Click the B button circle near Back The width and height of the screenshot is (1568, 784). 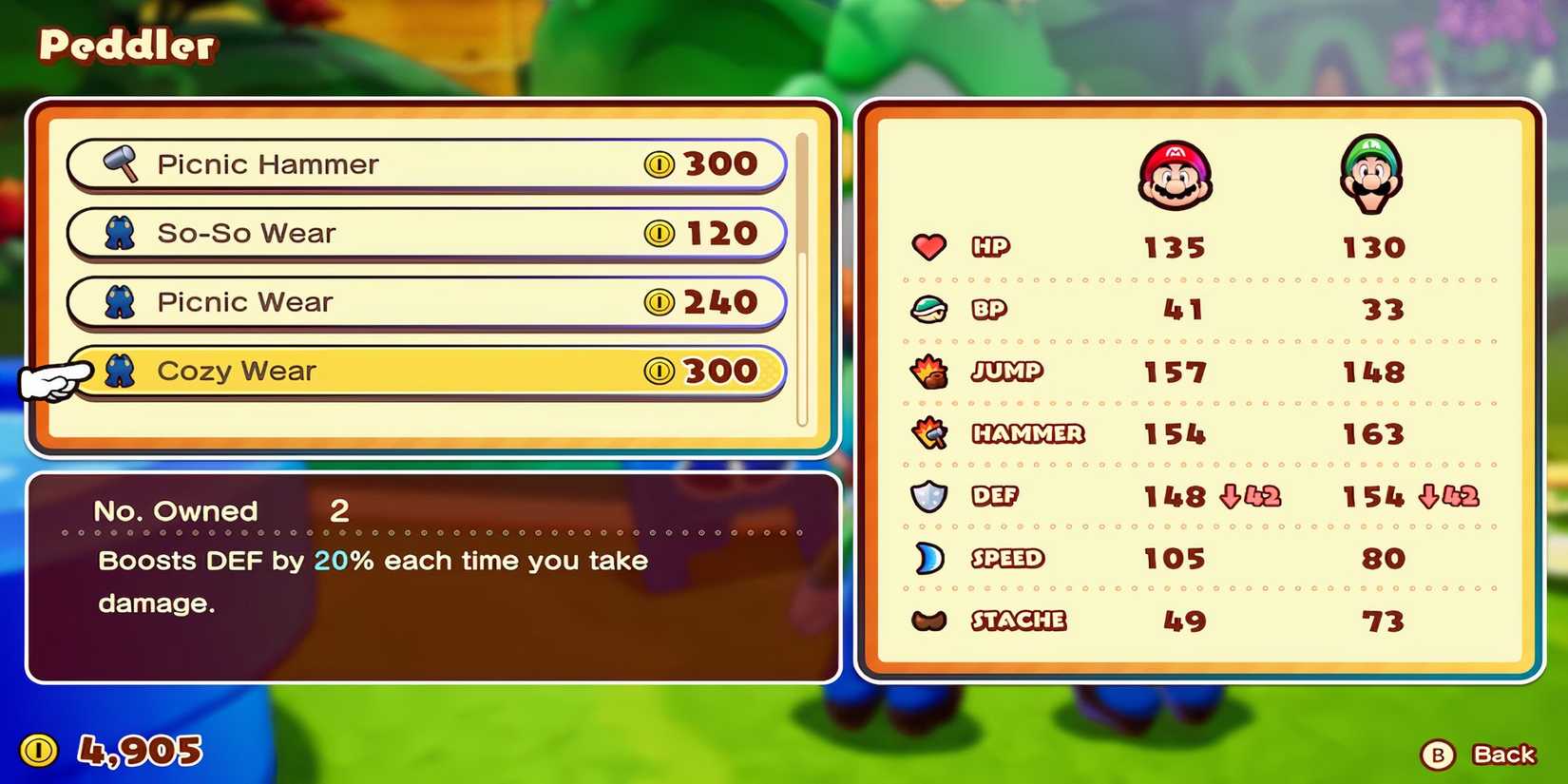pyautogui.click(x=1438, y=755)
